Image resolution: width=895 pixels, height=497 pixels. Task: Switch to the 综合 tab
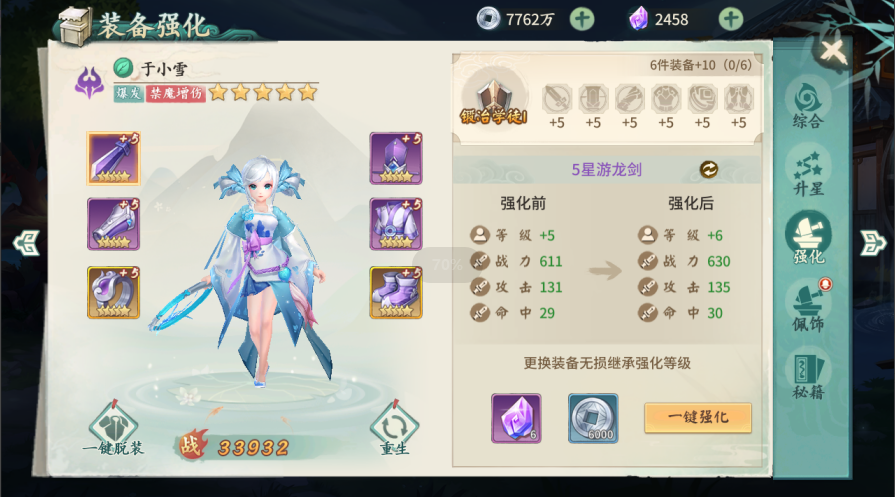[x=808, y=104]
